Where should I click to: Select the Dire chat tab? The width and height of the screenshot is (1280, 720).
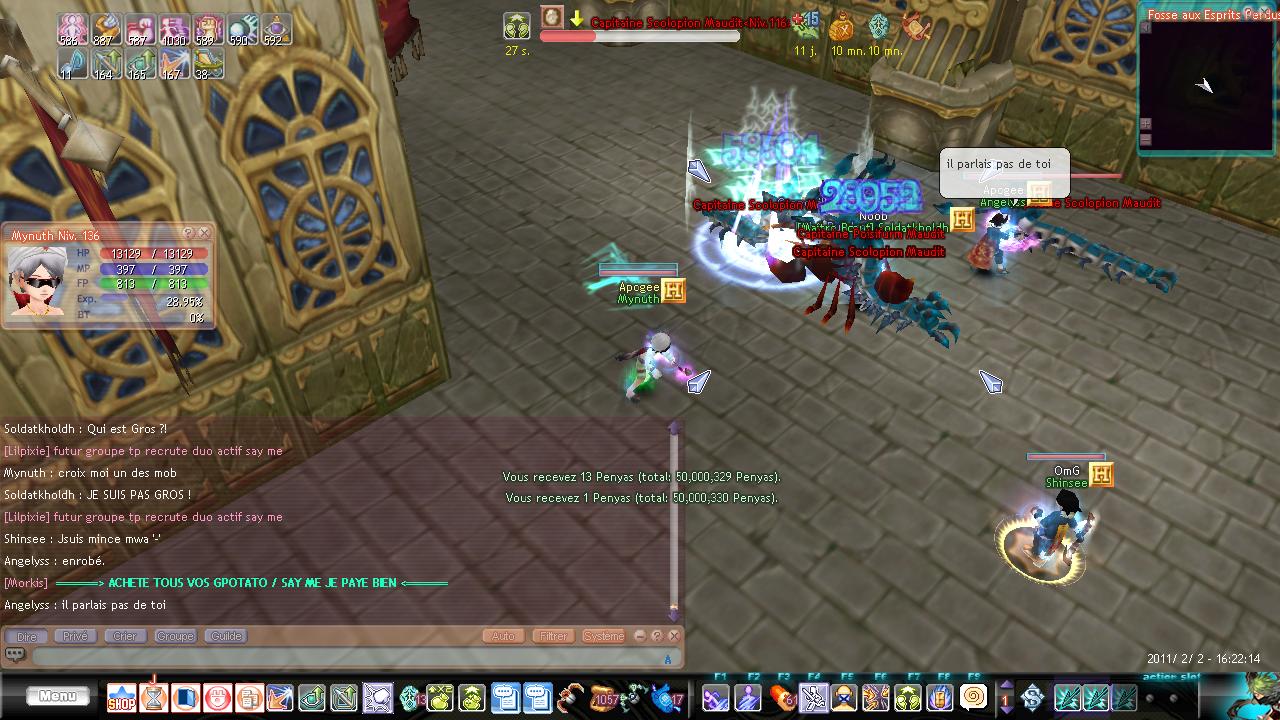click(x=27, y=636)
